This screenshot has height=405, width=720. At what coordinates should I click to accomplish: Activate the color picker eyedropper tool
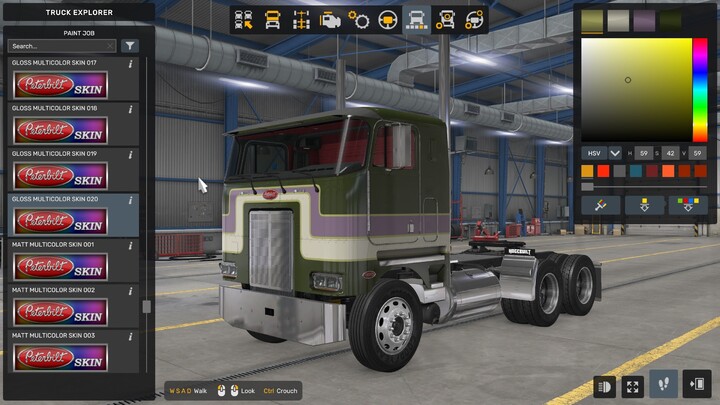(x=602, y=204)
